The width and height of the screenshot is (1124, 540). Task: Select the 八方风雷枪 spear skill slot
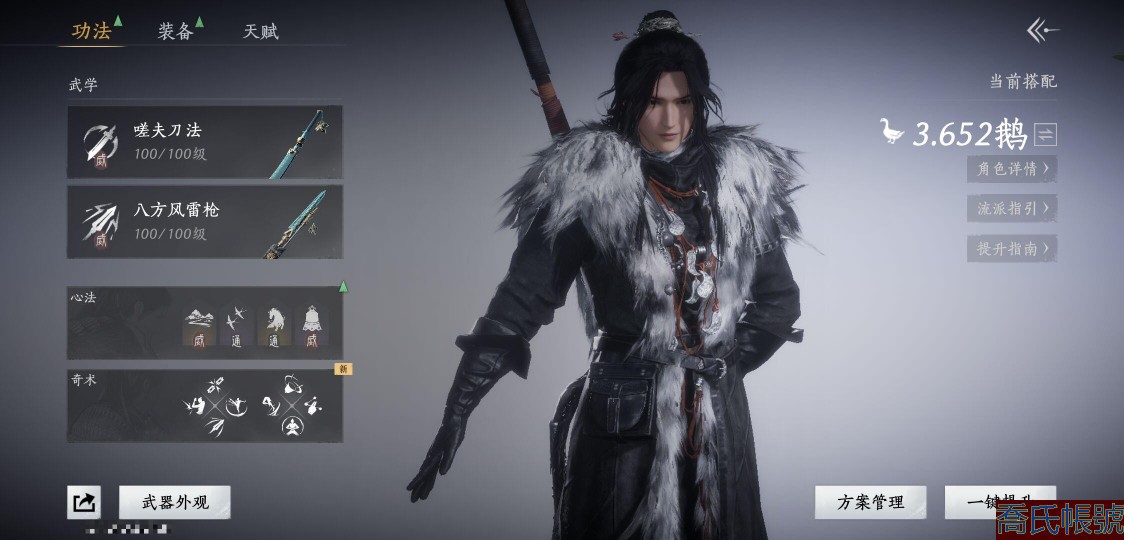click(205, 222)
